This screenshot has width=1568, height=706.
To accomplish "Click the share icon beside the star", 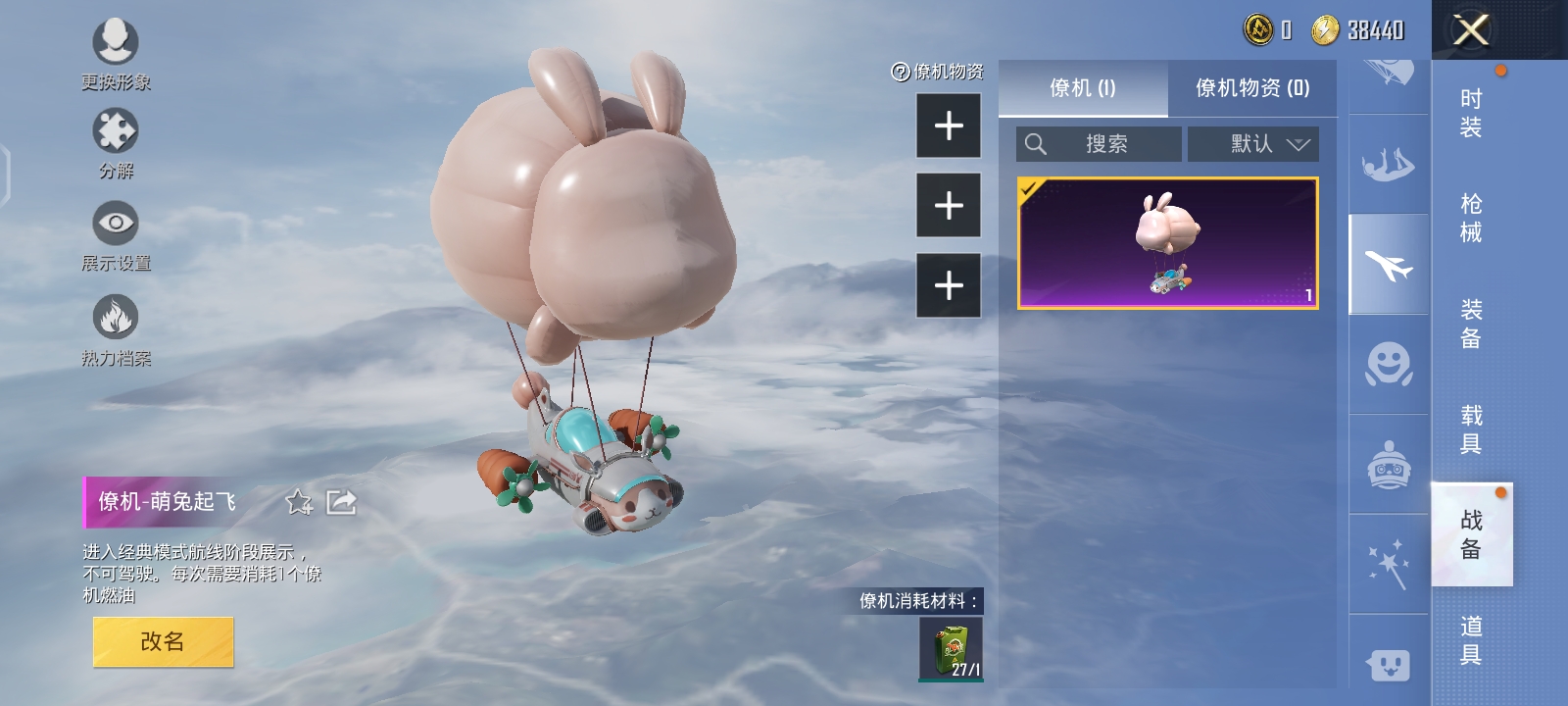I will click(338, 503).
